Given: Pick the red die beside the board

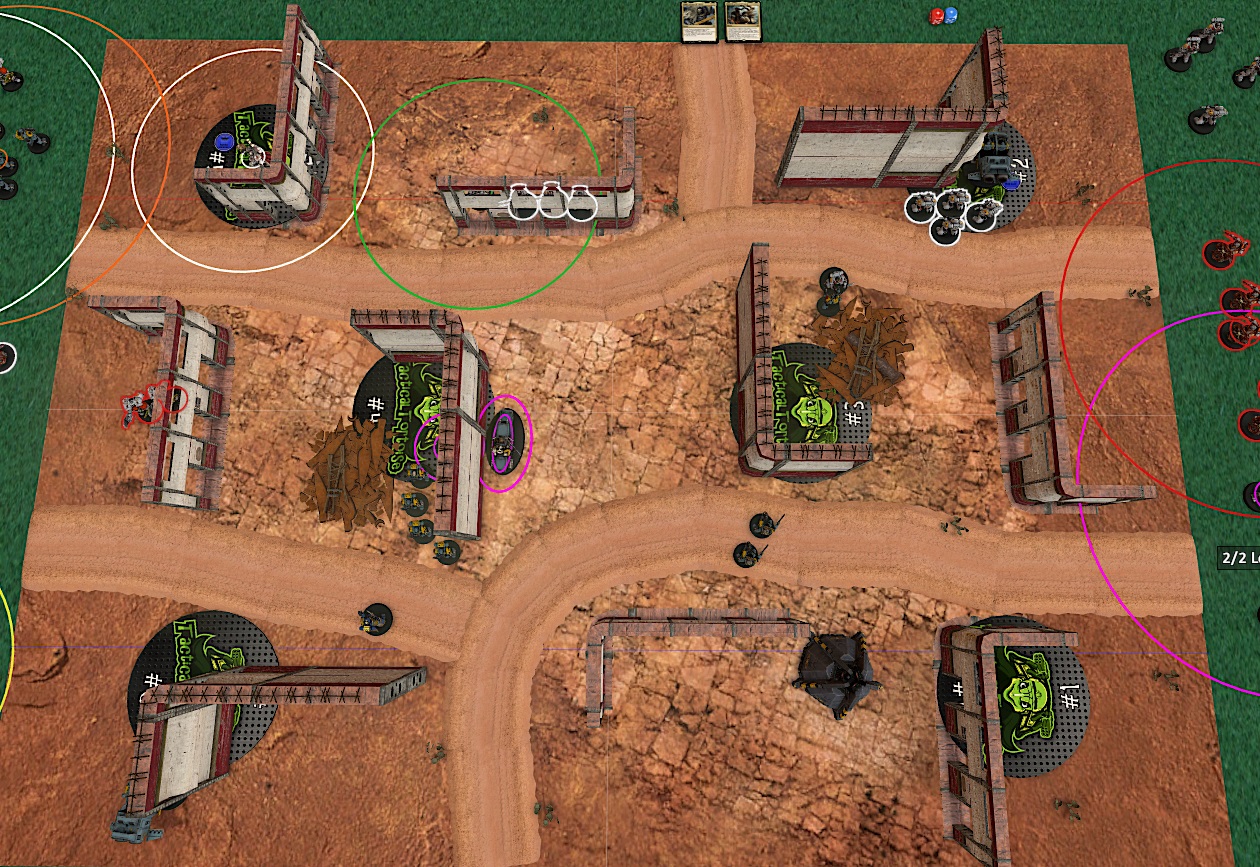Looking at the screenshot, I should point(938,16).
